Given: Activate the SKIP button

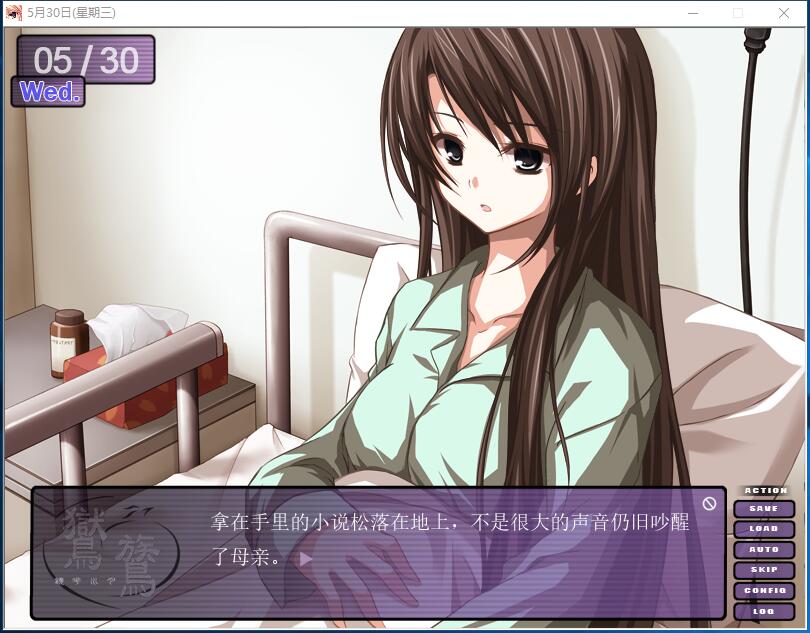Looking at the screenshot, I should tap(764, 570).
